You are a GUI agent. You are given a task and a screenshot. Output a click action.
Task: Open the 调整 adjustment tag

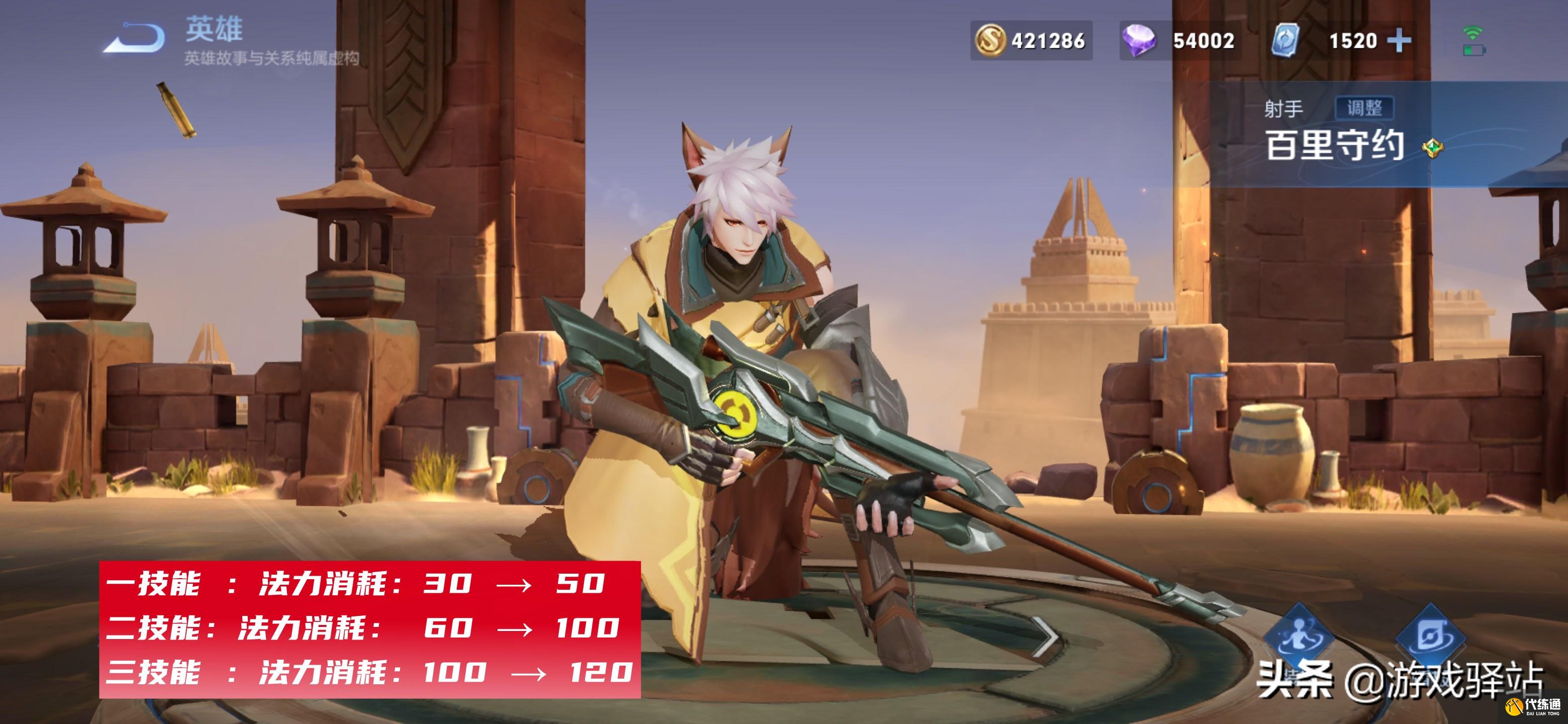[x=1364, y=109]
